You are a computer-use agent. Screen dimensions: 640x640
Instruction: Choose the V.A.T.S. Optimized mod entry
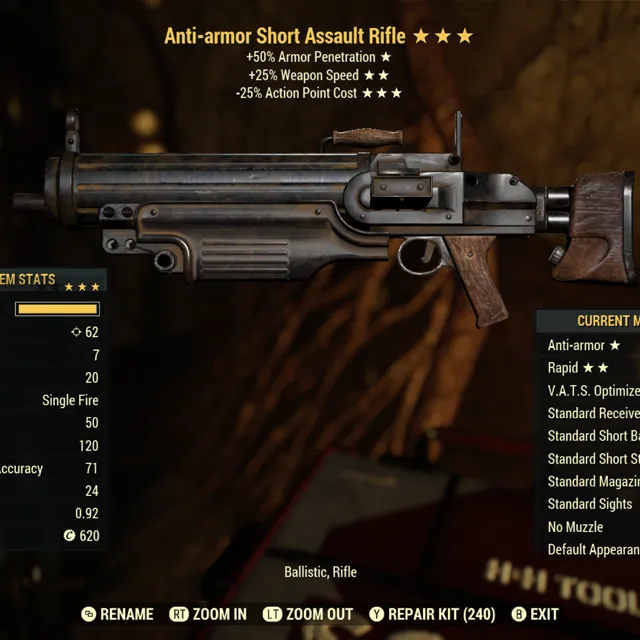point(593,391)
